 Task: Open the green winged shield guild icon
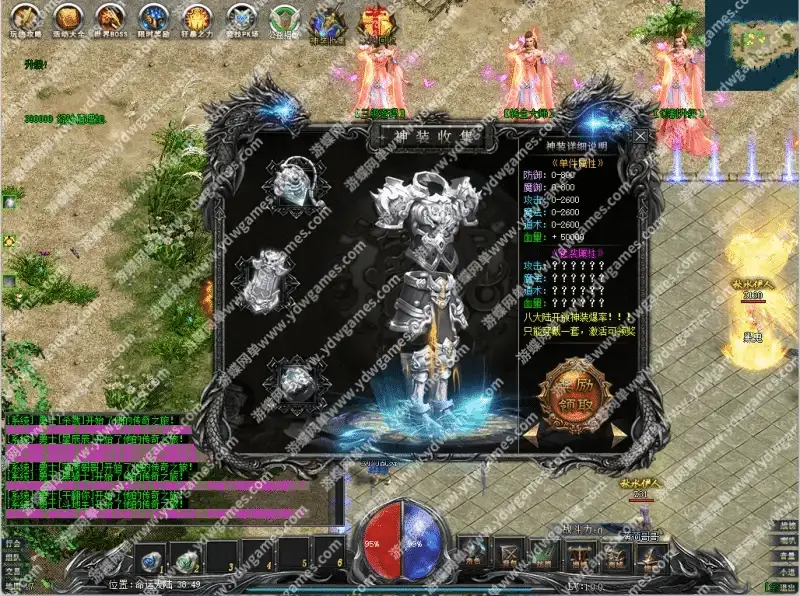tap(286, 20)
